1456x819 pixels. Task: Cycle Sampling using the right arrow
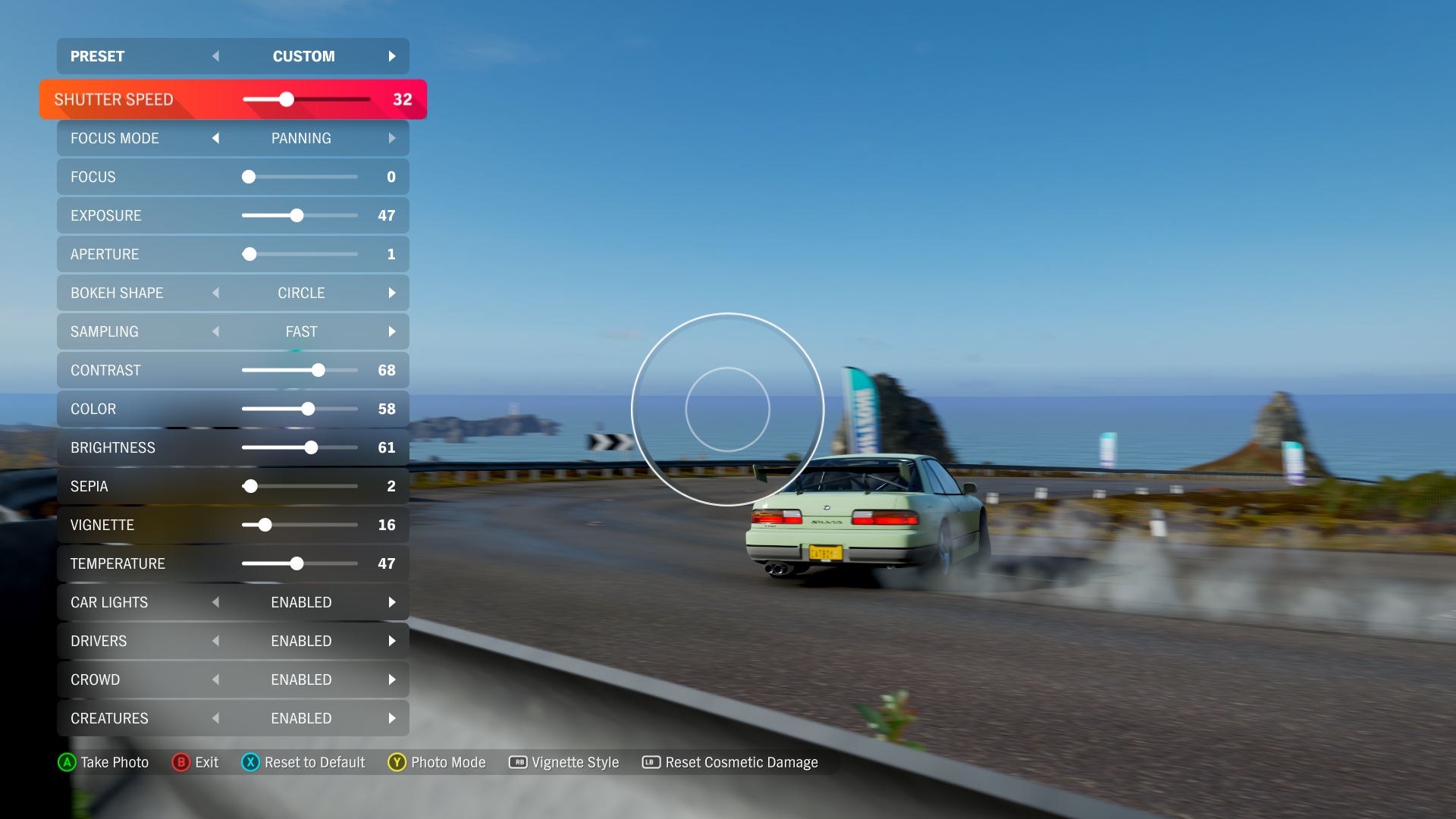click(392, 331)
